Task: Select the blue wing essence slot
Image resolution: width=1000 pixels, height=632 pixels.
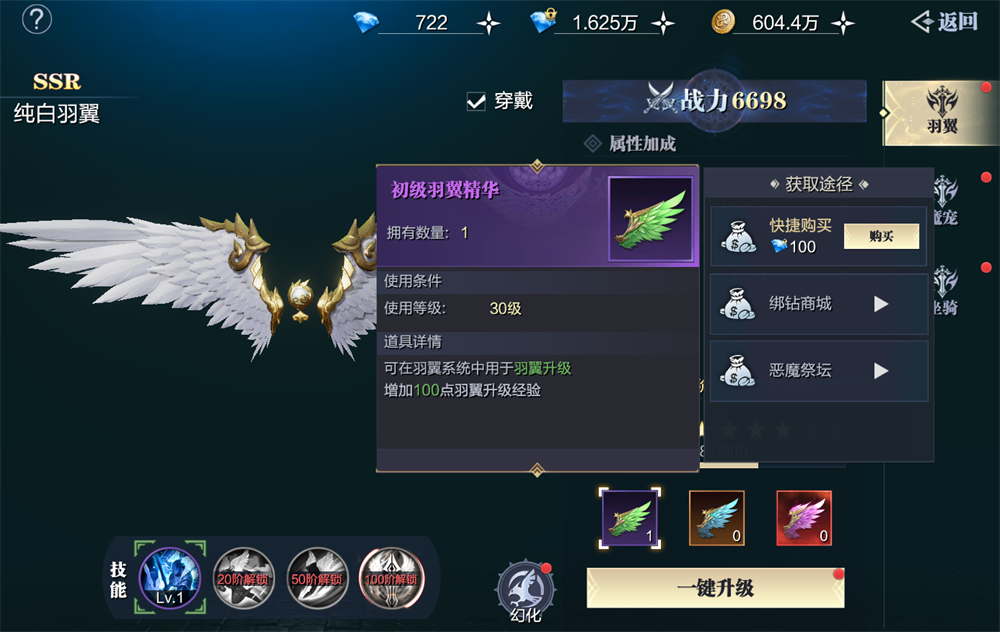Action: click(717, 518)
